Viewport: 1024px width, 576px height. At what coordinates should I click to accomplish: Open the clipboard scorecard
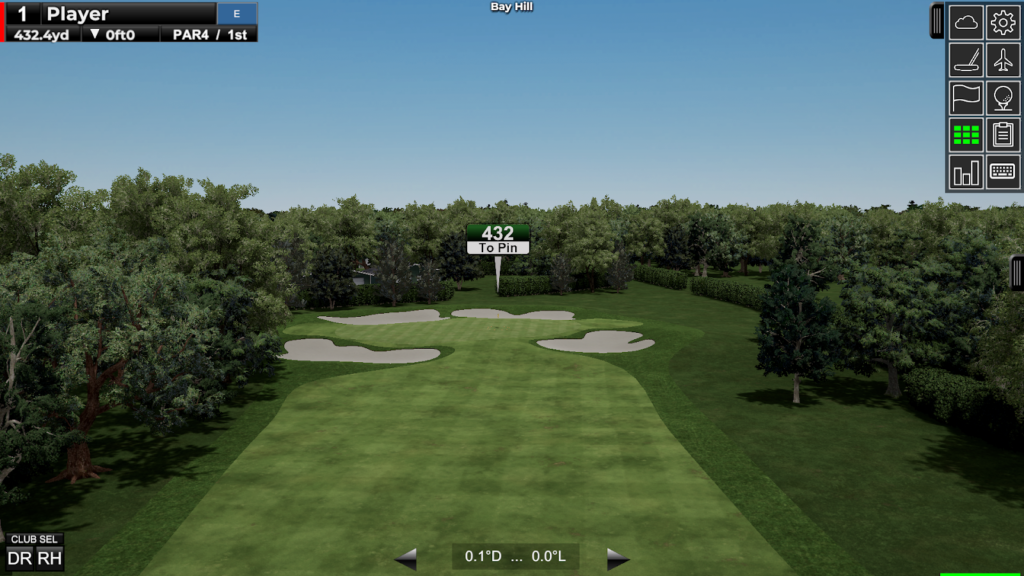(1003, 135)
